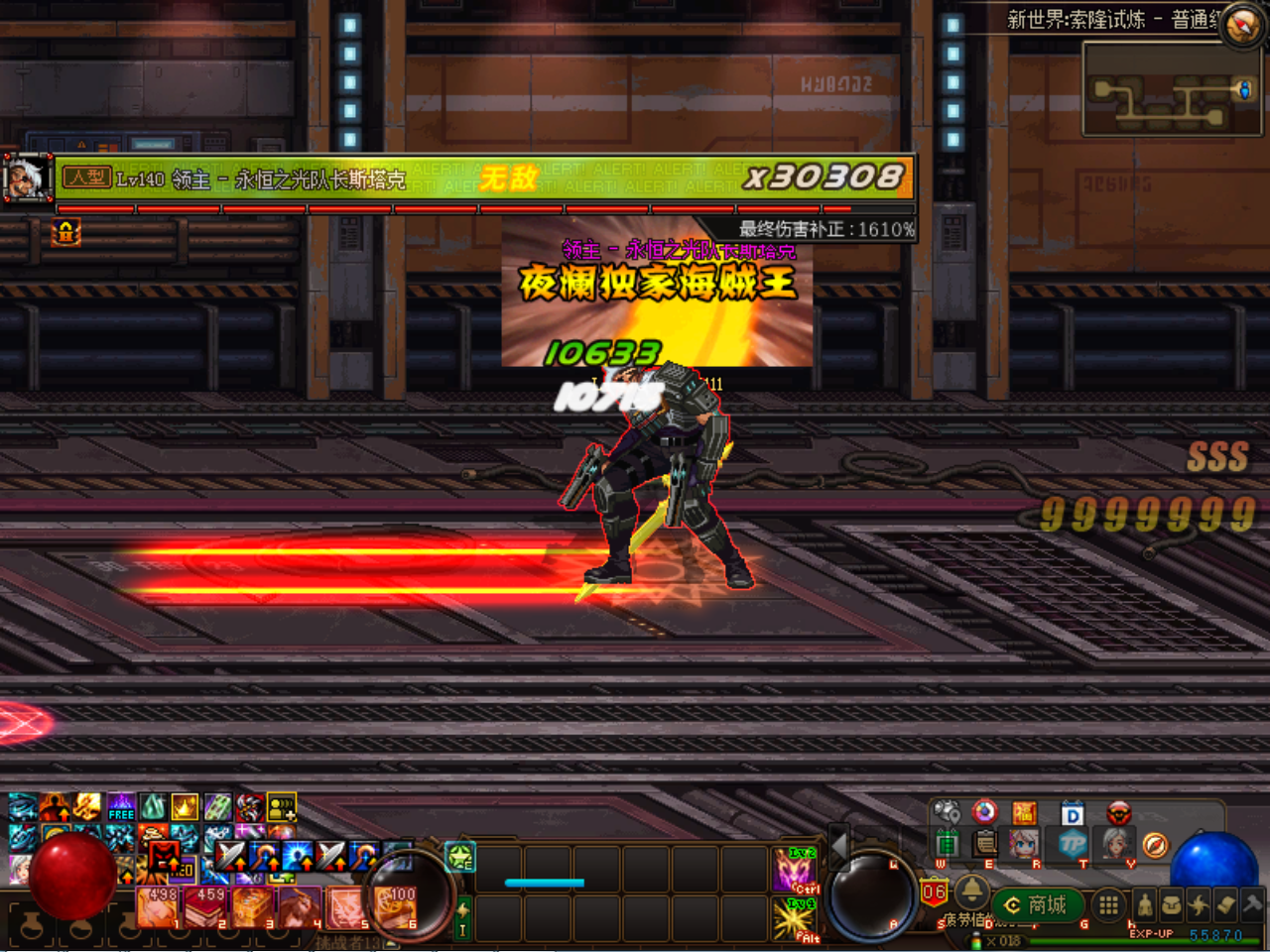Expand the minimap panel in the top-right corner
Viewport: 1270px width, 952px height.
(x=1171, y=89)
